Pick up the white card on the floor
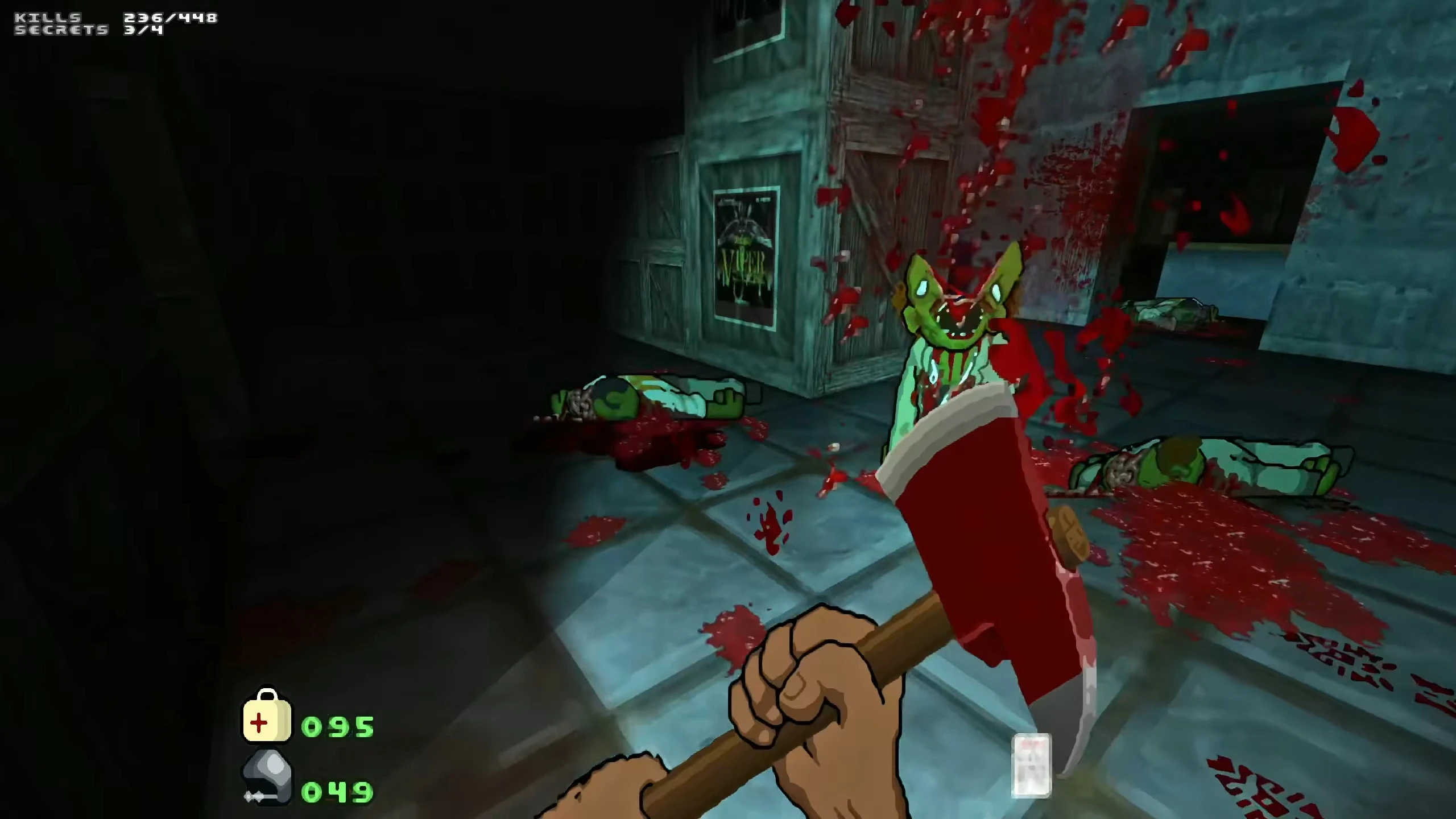Screen dimensions: 1456x819 [x=1033, y=765]
